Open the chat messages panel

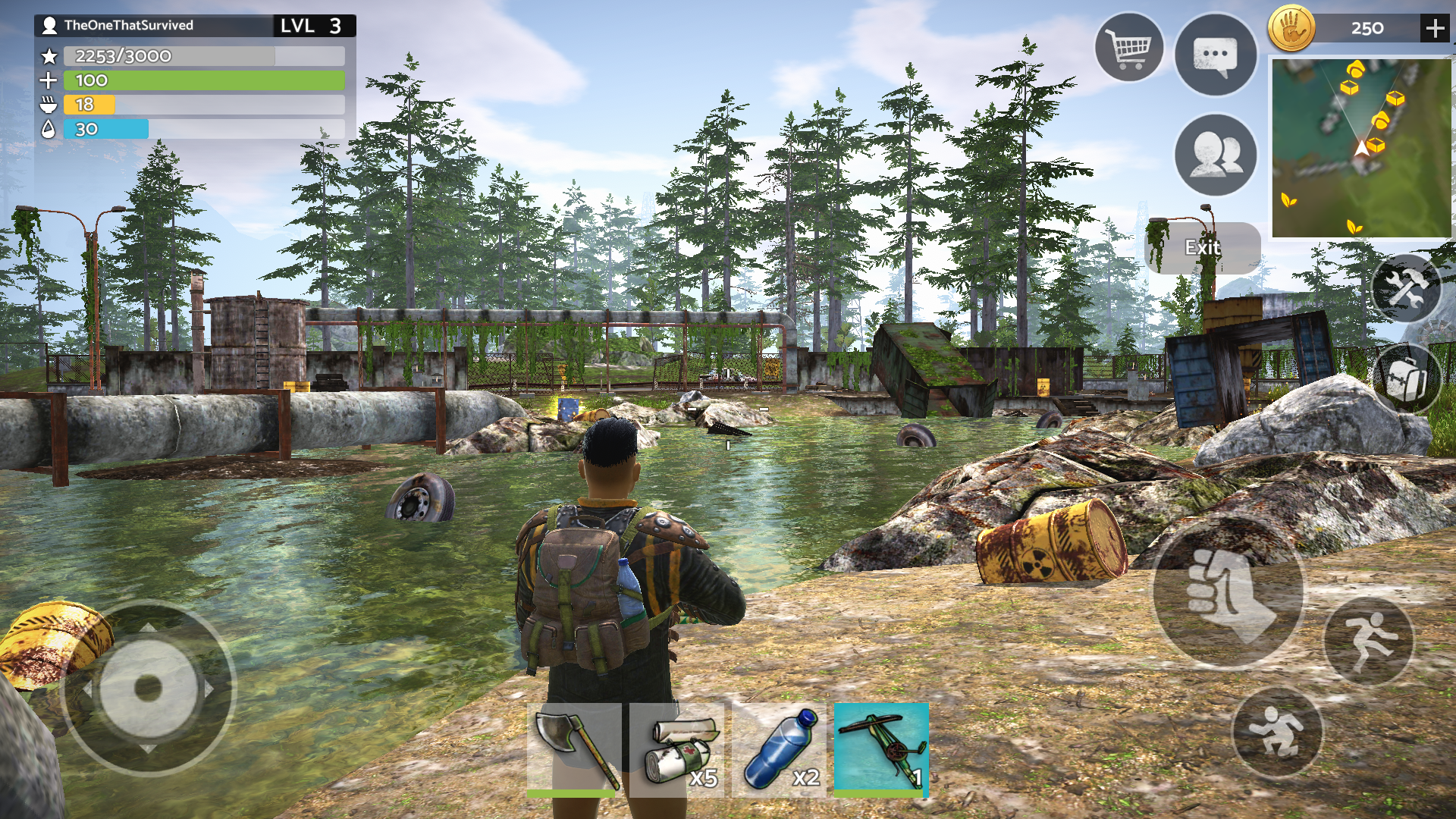click(x=1215, y=53)
